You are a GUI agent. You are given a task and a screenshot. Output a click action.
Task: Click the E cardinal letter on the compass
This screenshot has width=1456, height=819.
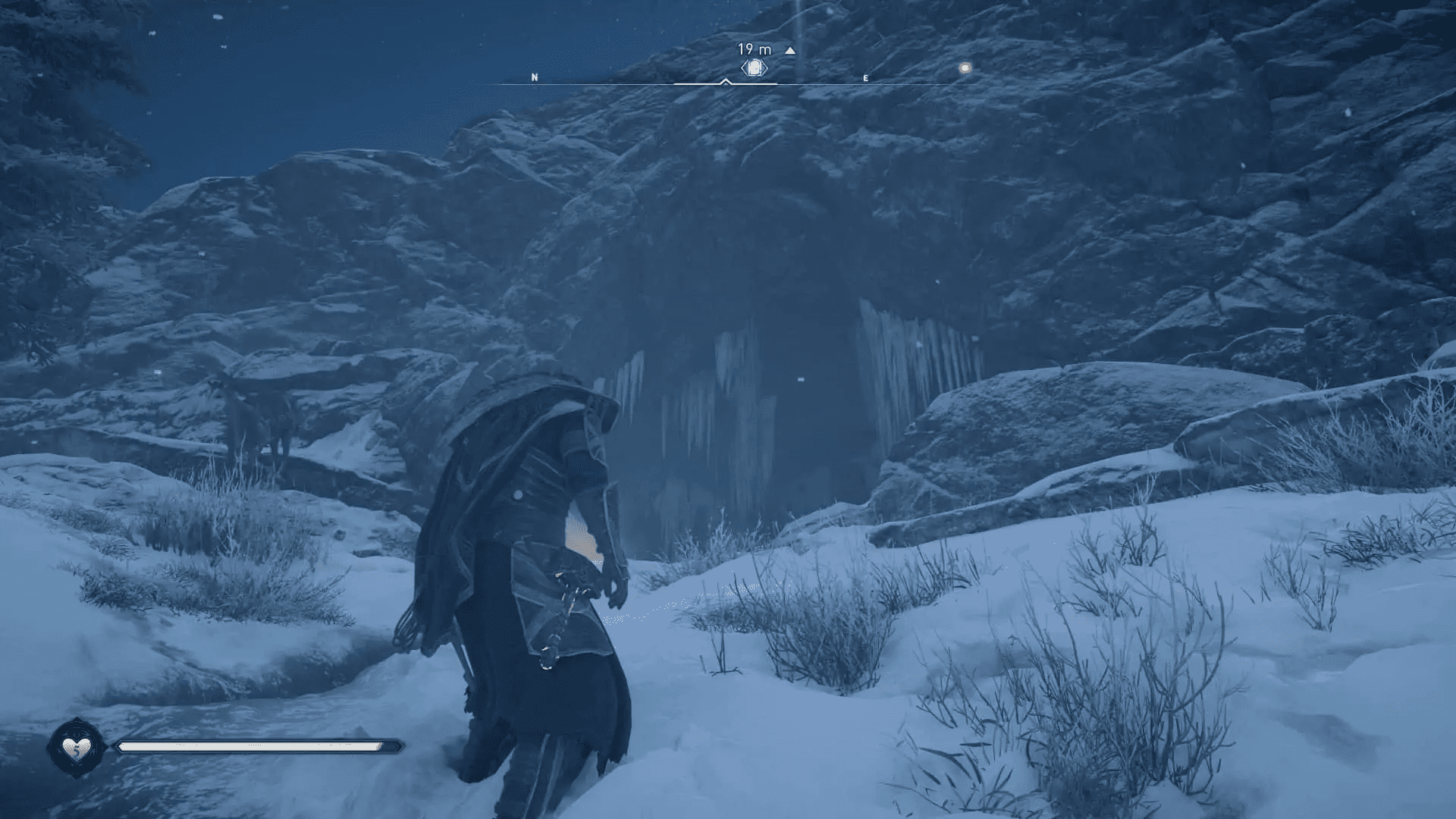[x=864, y=77]
